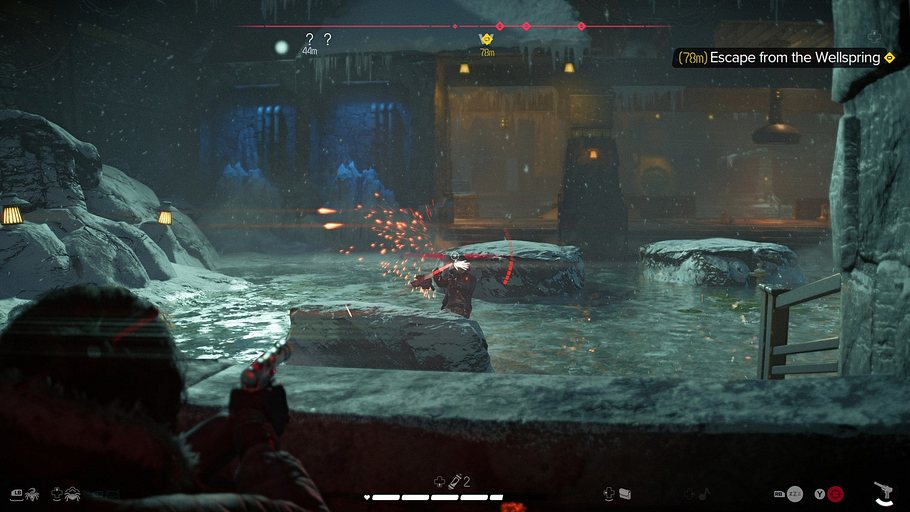Viewport: 910px width, 512px height.
Task: Select the equipped pistol weapon icon
Action: 883,492
